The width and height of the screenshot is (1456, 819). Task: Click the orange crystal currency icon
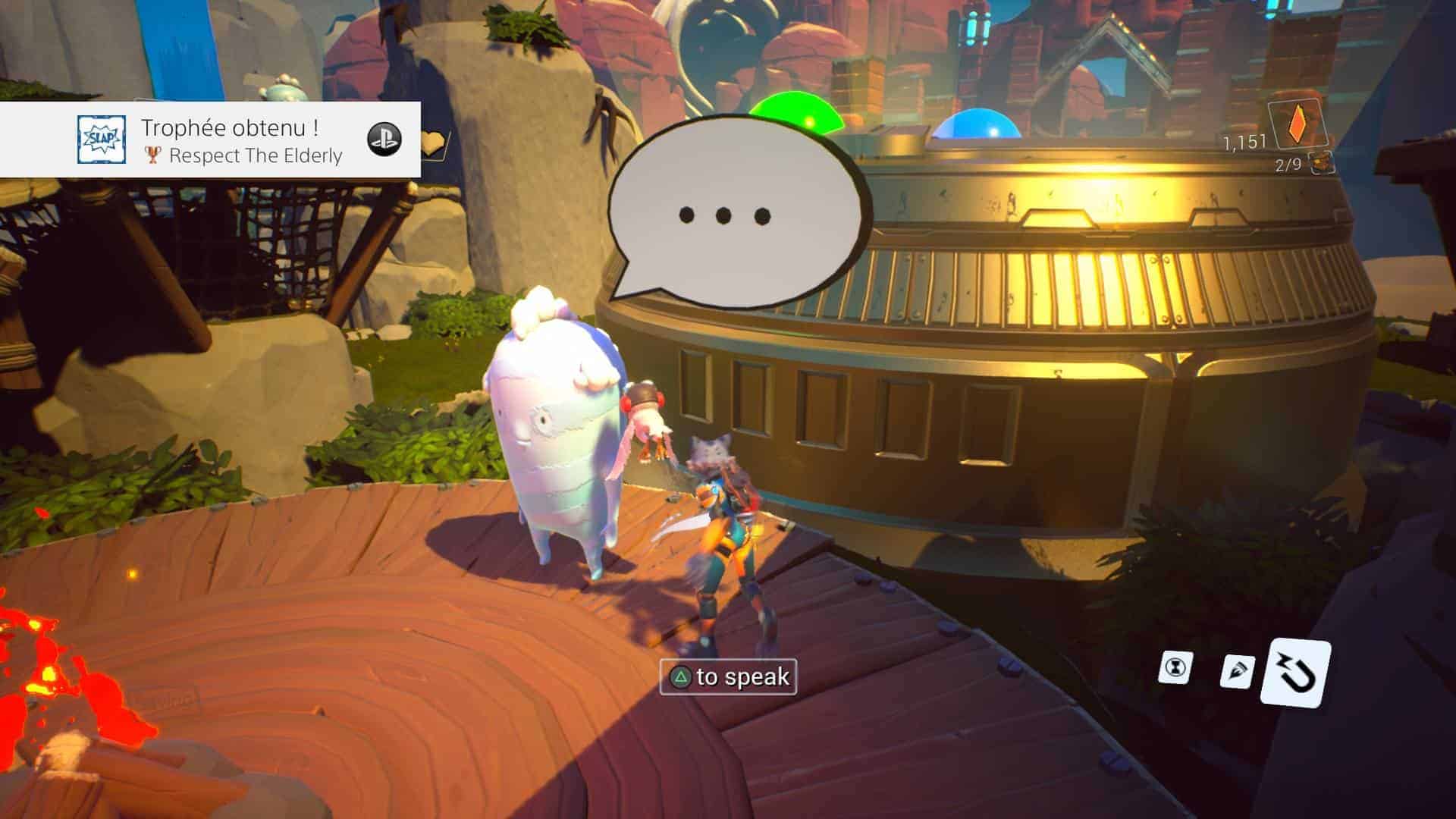(x=1297, y=125)
